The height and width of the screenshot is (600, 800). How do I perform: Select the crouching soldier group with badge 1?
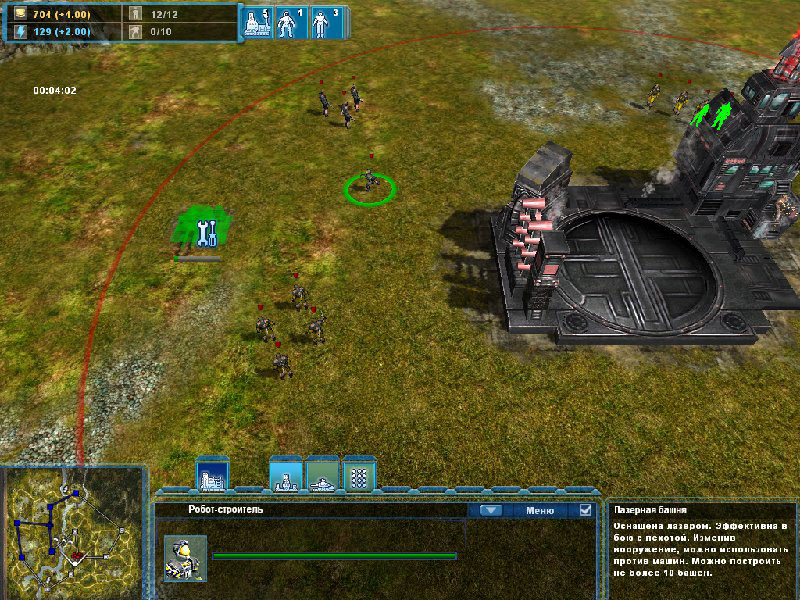click(x=288, y=22)
